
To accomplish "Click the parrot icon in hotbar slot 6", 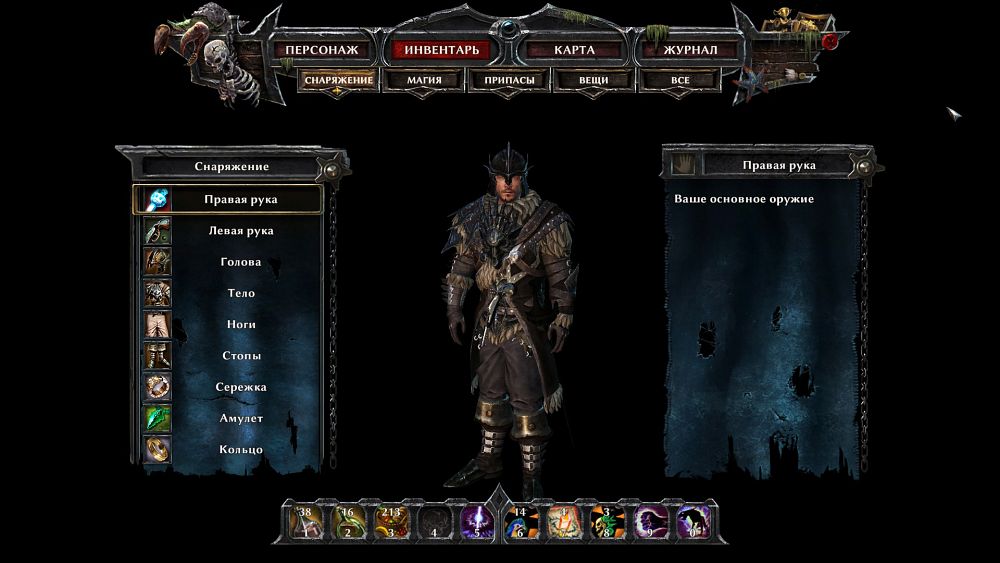I will pyautogui.click(x=520, y=522).
